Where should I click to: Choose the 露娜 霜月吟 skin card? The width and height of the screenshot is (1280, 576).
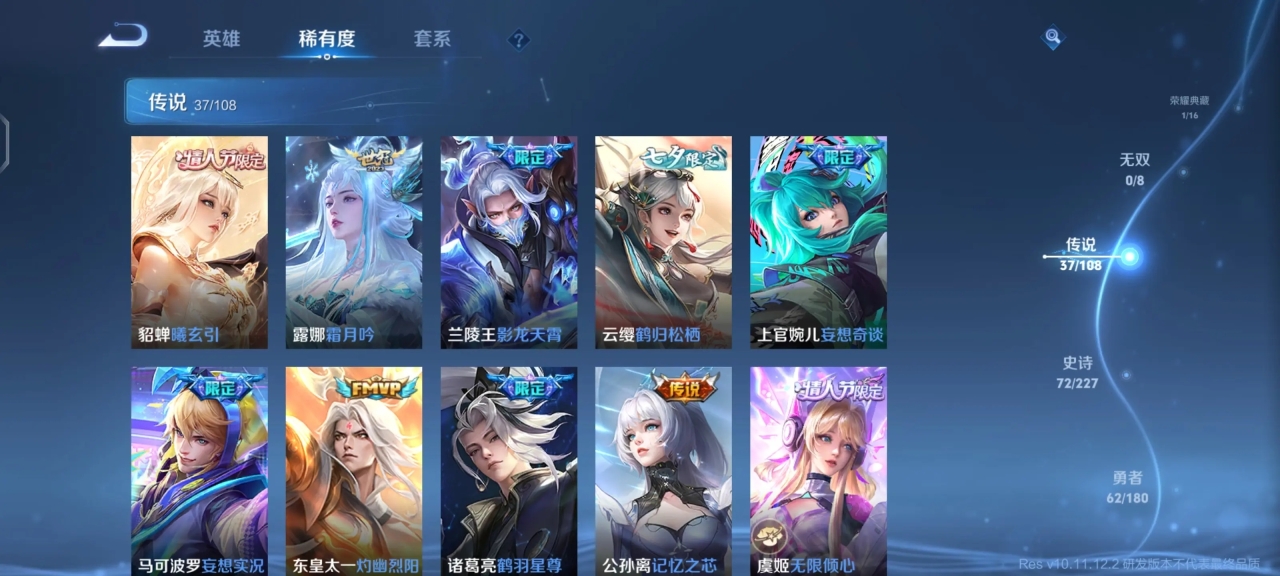354,242
